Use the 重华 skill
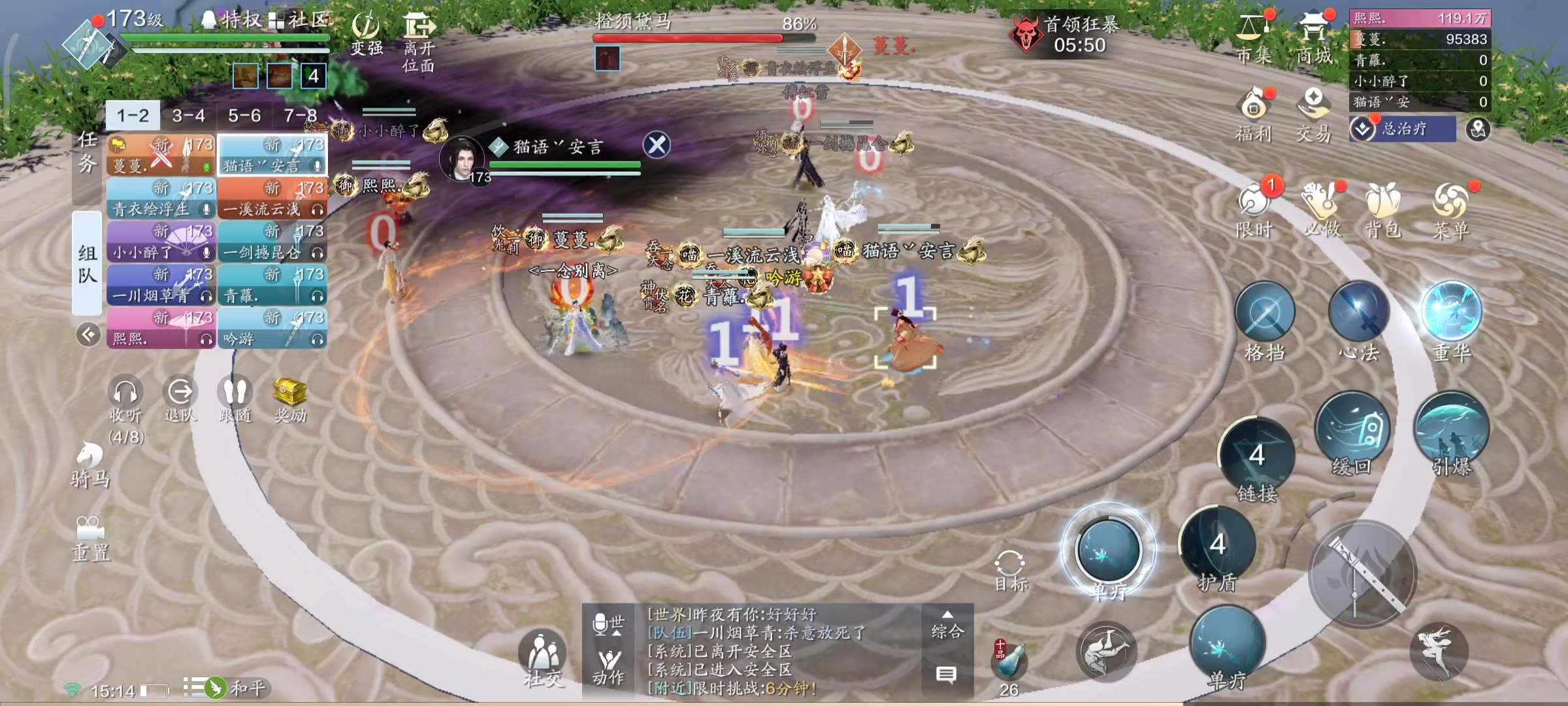The height and width of the screenshot is (706, 1568). click(1452, 312)
